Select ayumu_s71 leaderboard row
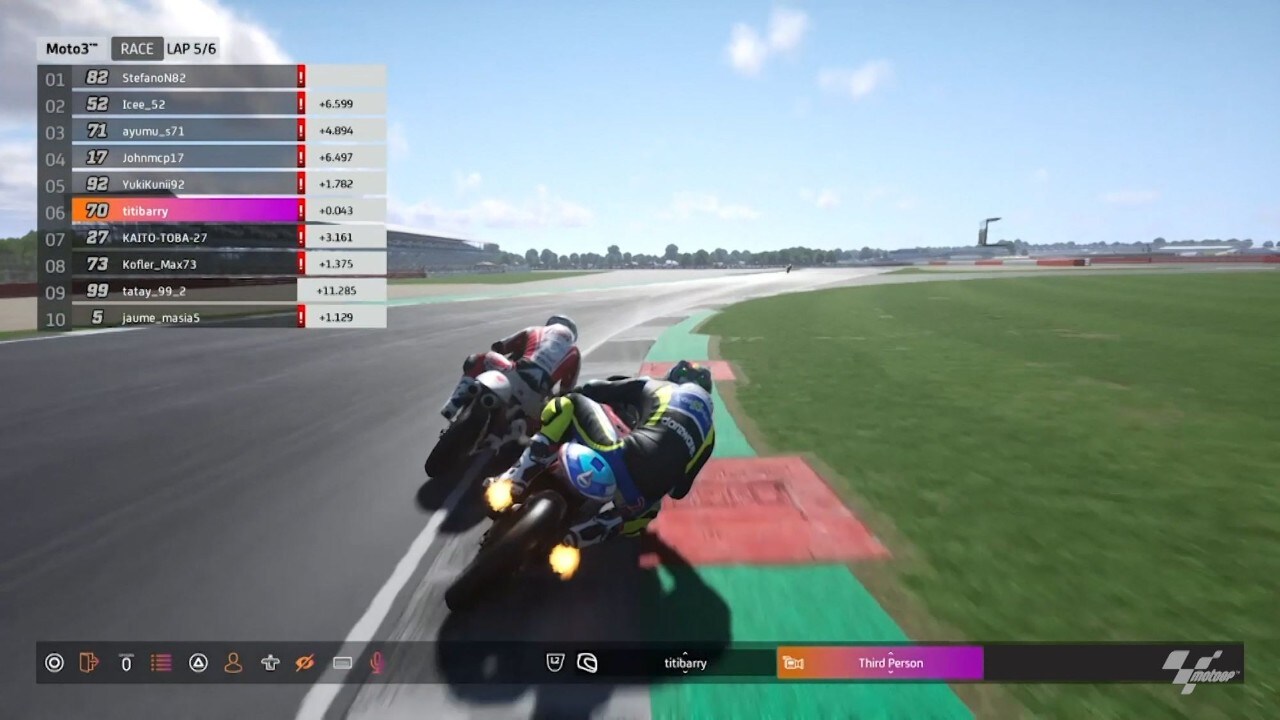The image size is (1280, 720). tap(185, 131)
